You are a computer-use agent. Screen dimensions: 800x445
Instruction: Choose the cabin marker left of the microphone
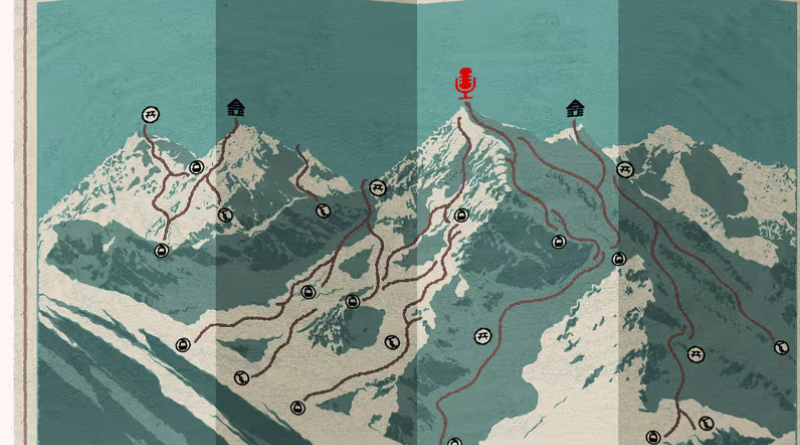pyautogui.click(x=236, y=107)
